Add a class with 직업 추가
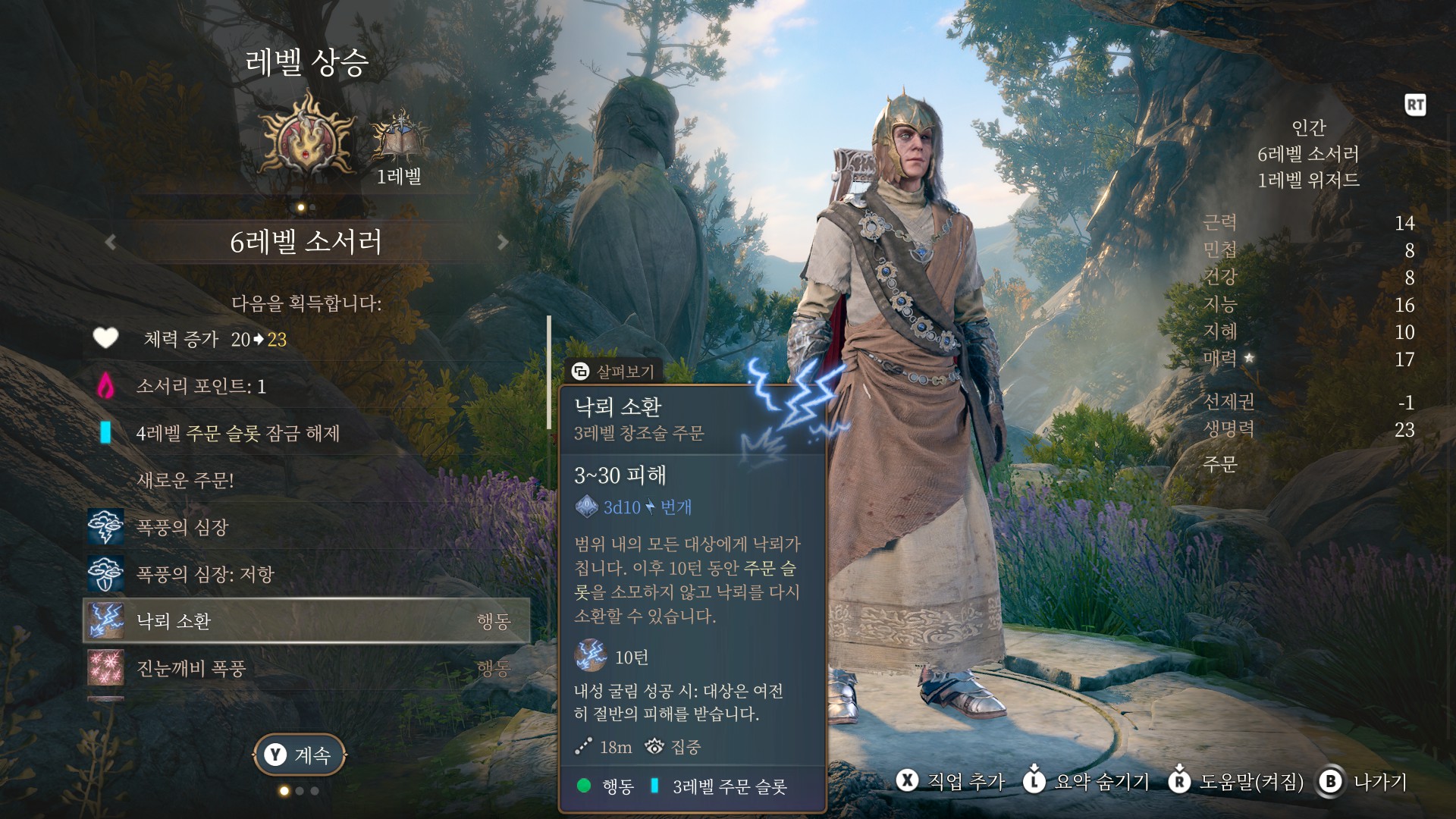Image resolution: width=1456 pixels, height=819 pixels. point(951,781)
